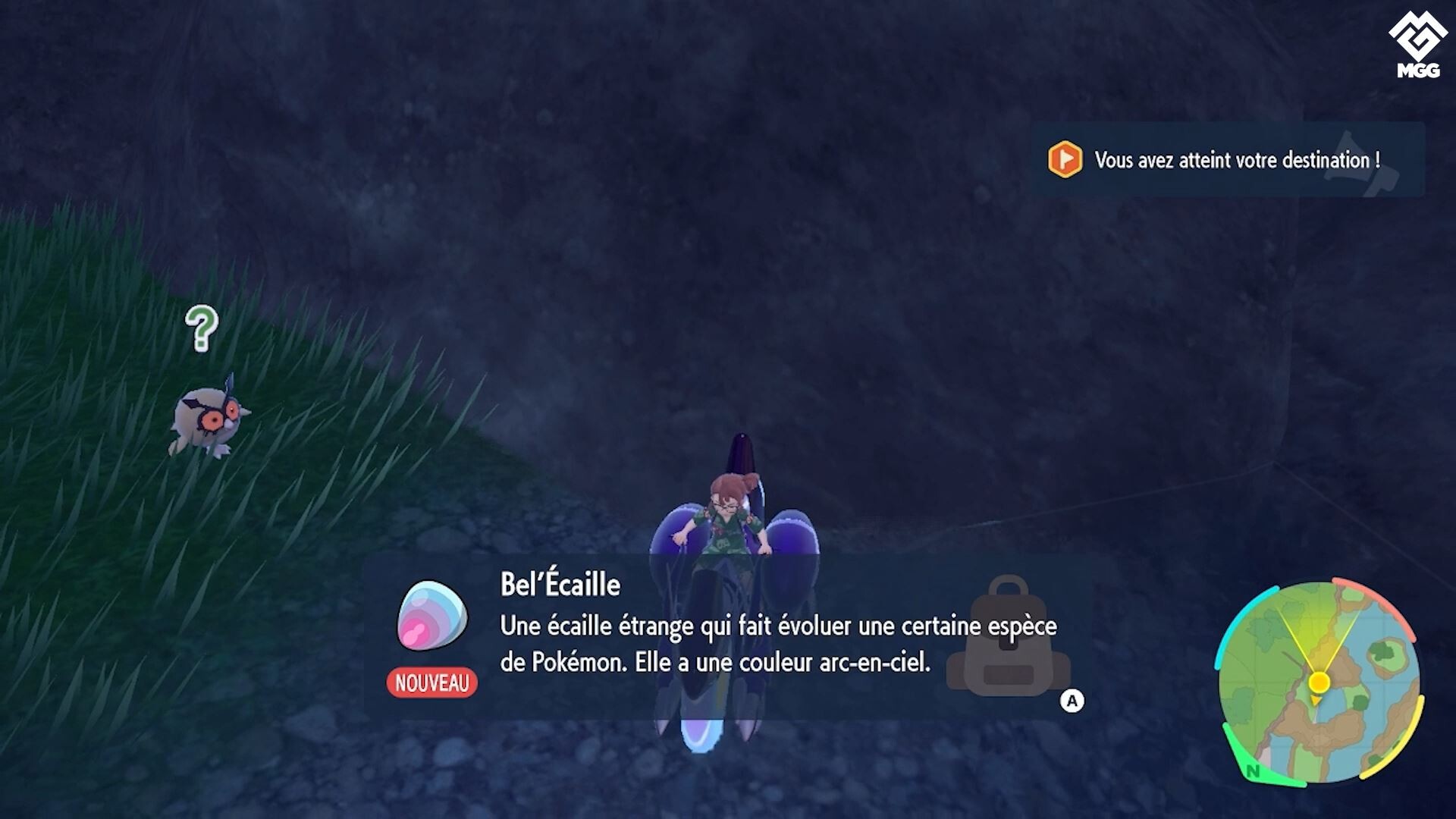Click the NOUVEAU badge
Viewport: 1456px width, 819px height.
[x=431, y=683]
